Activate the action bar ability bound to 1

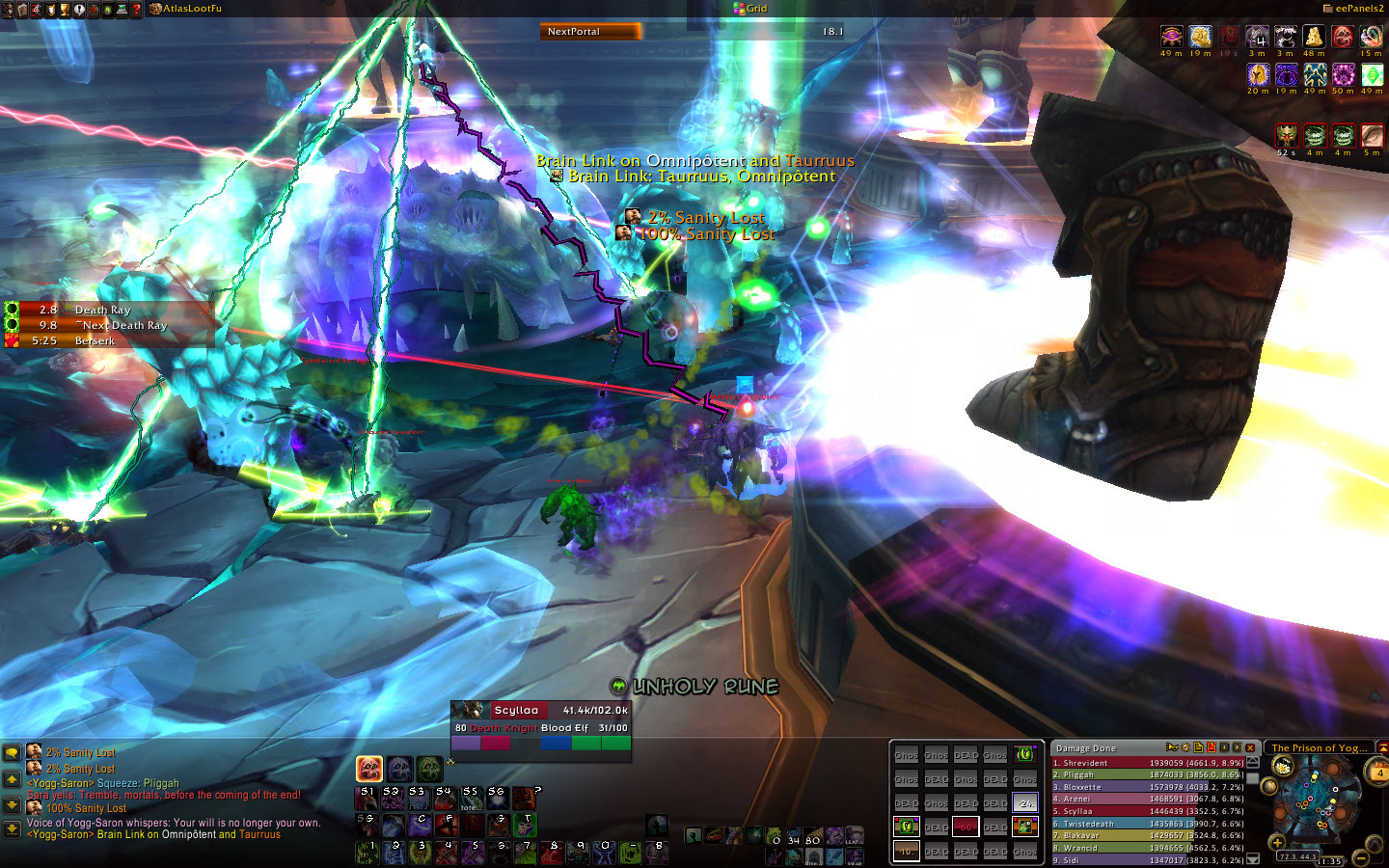tap(367, 852)
